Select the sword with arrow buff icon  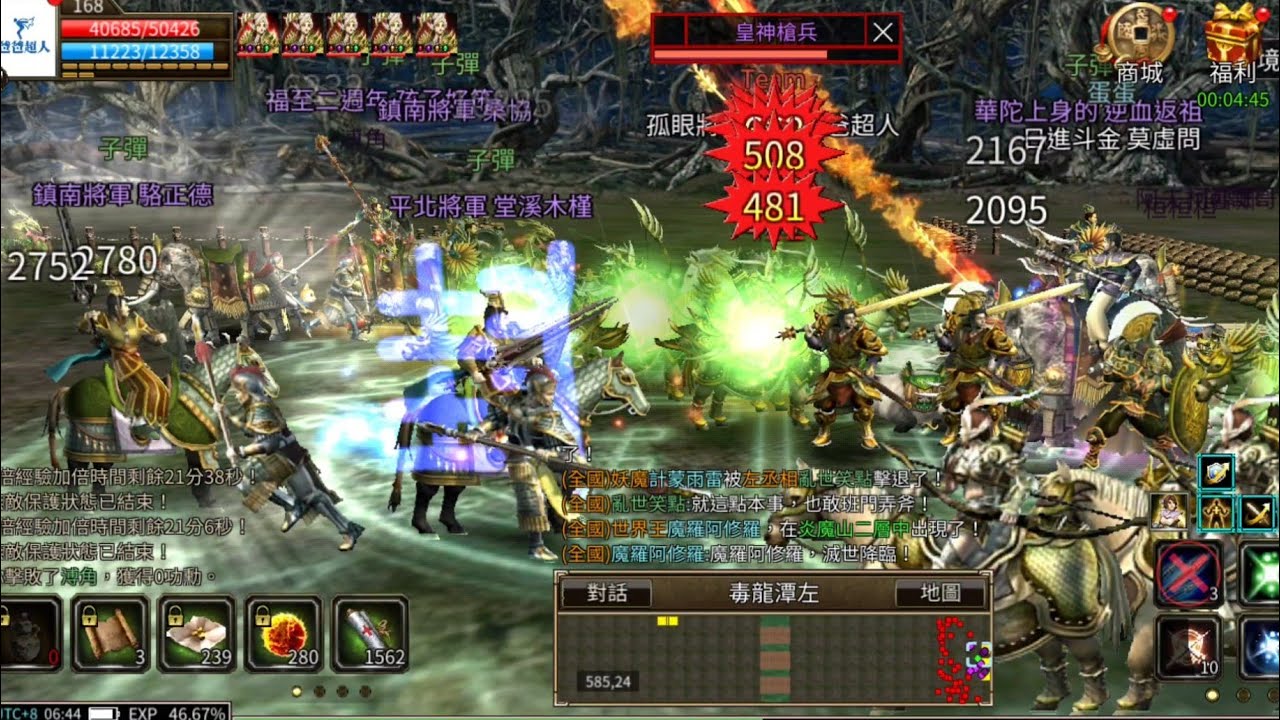click(1258, 513)
